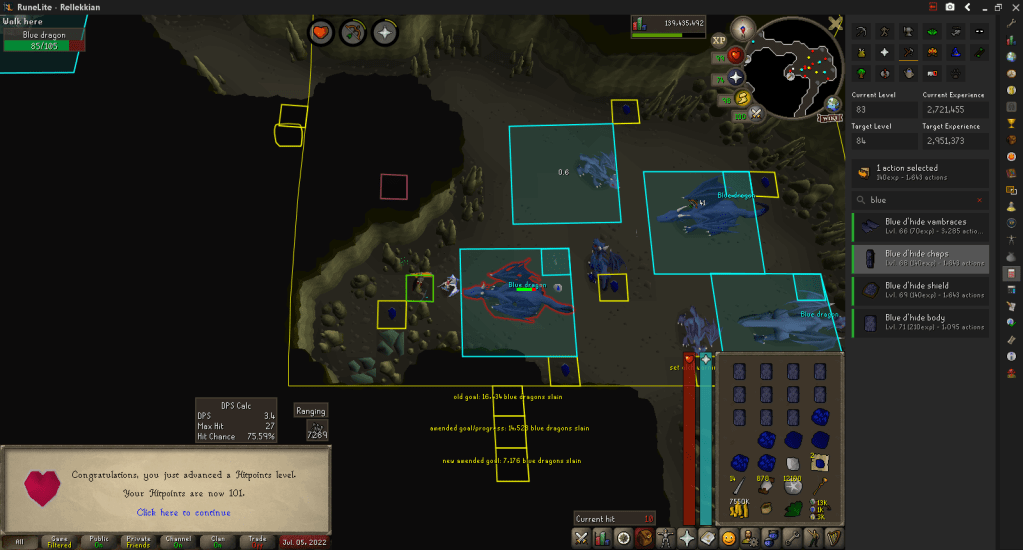Take a screenshot with the camera button
Screen dimensions: 1023x550
pos(949,7)
